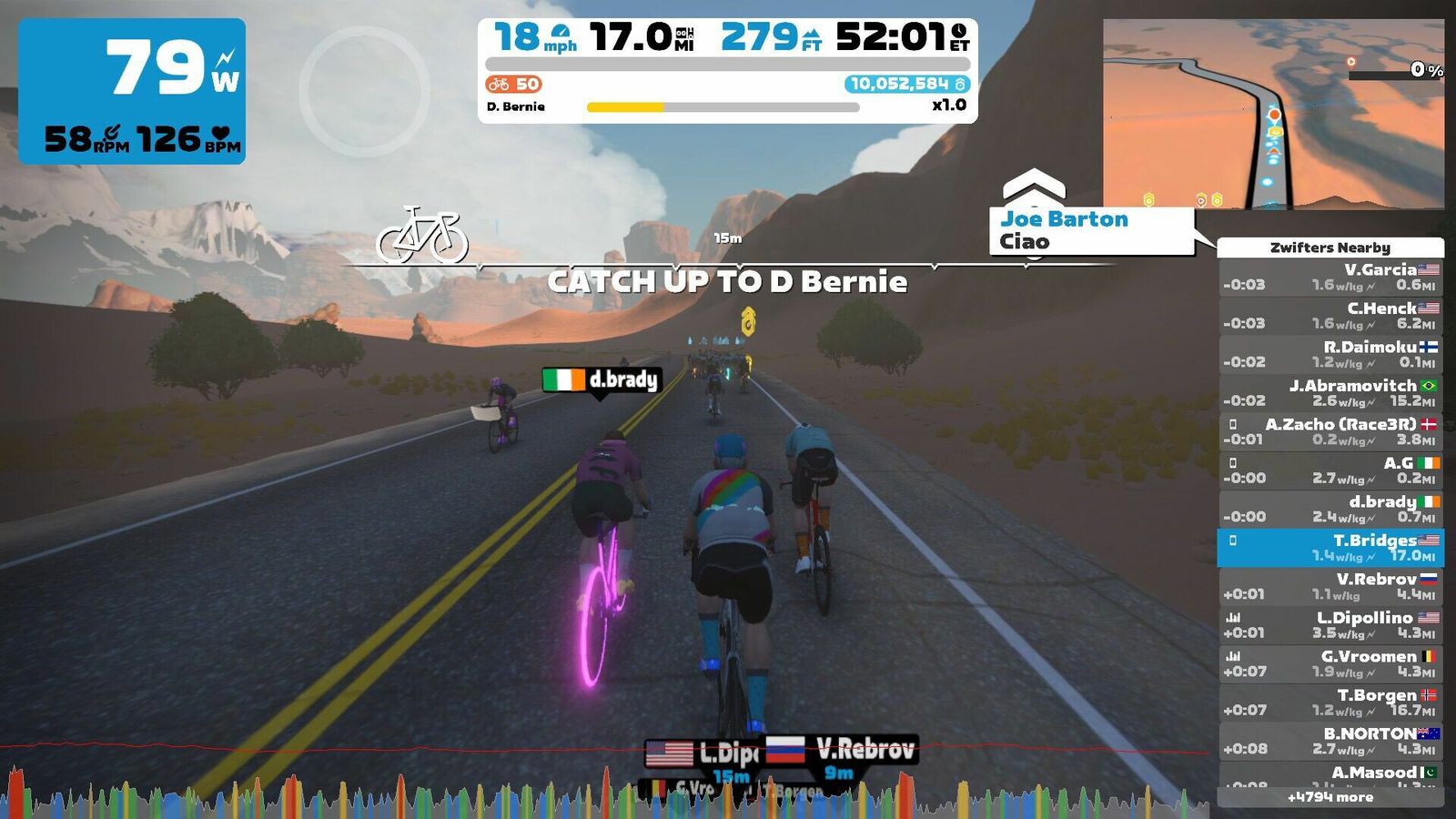Click the blue power and heart rate panel

click(132, 91)
